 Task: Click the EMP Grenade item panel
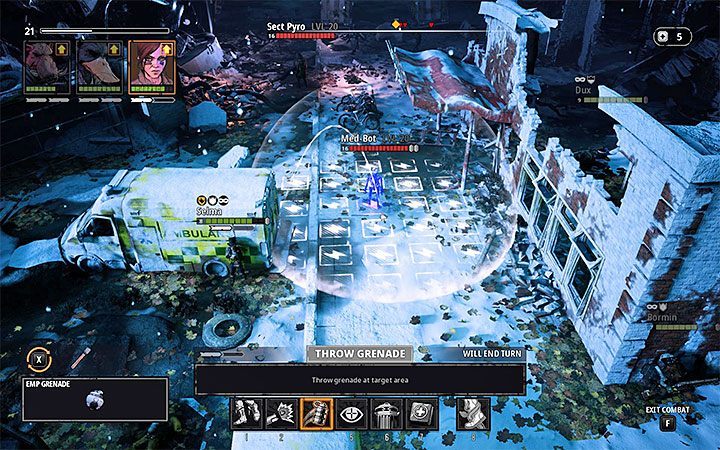pos(94,398)
